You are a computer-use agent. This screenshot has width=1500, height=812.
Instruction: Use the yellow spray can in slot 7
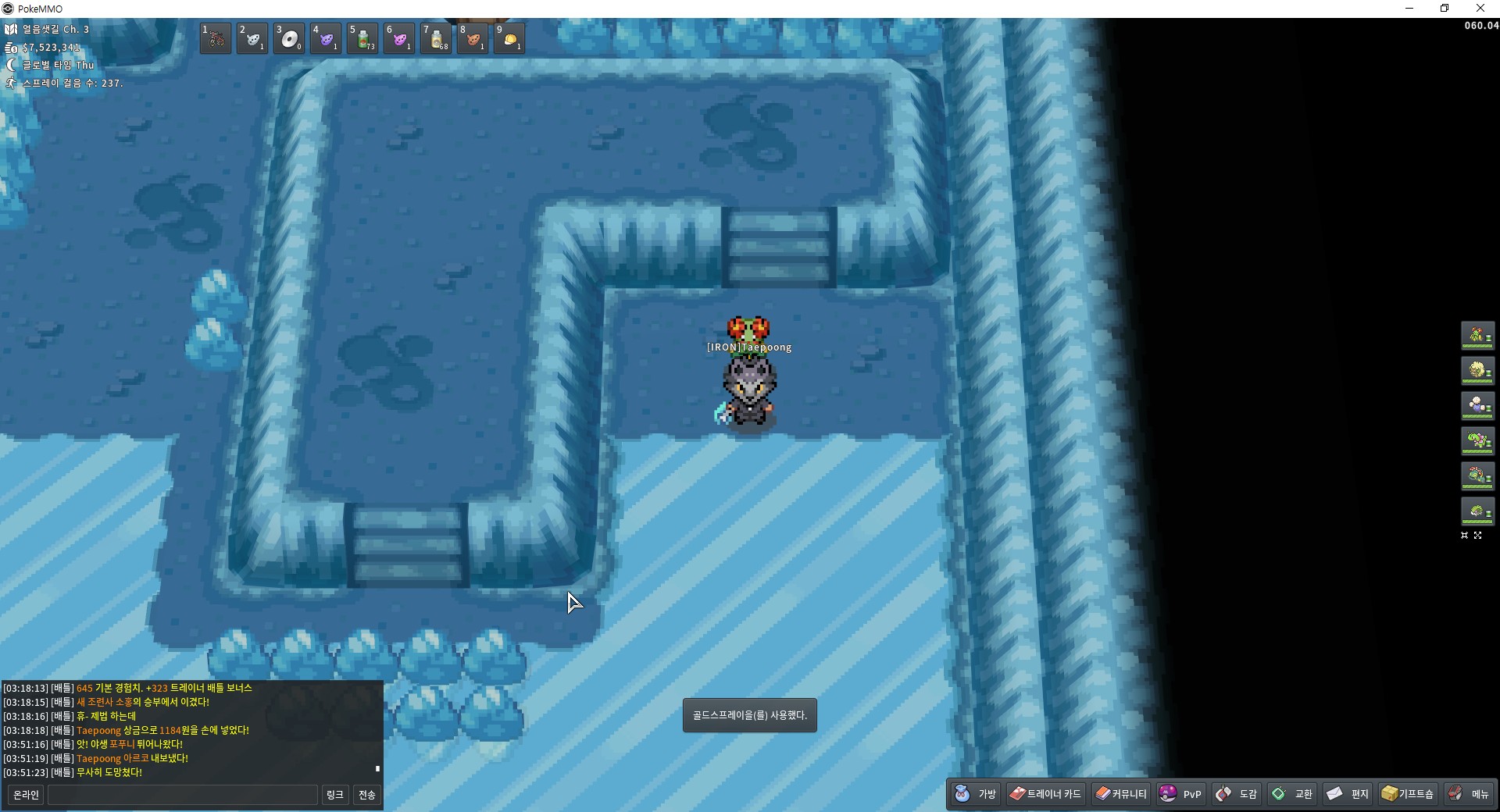coord(436,38)
